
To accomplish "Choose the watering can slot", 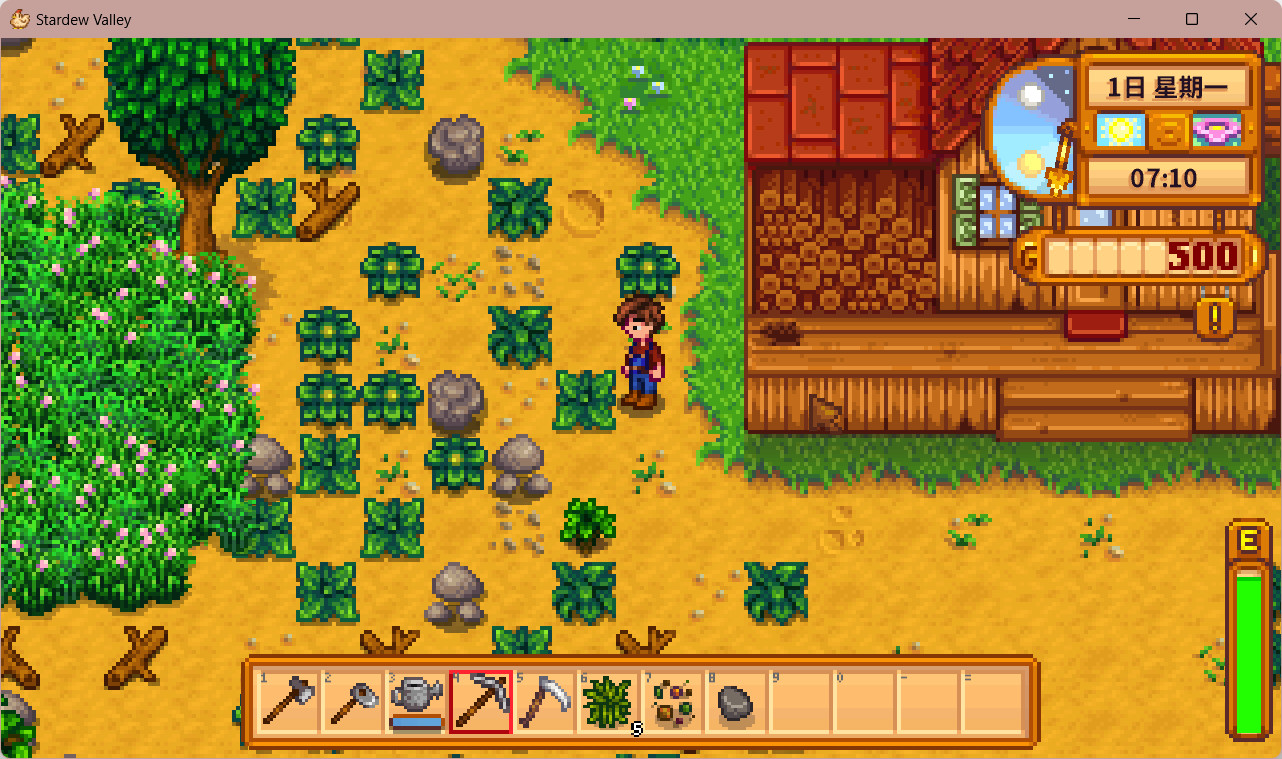I will 417,702.
